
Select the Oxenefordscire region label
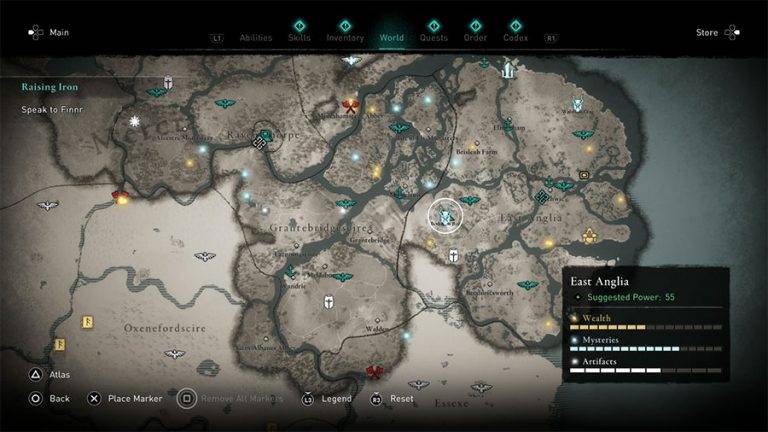160,327
